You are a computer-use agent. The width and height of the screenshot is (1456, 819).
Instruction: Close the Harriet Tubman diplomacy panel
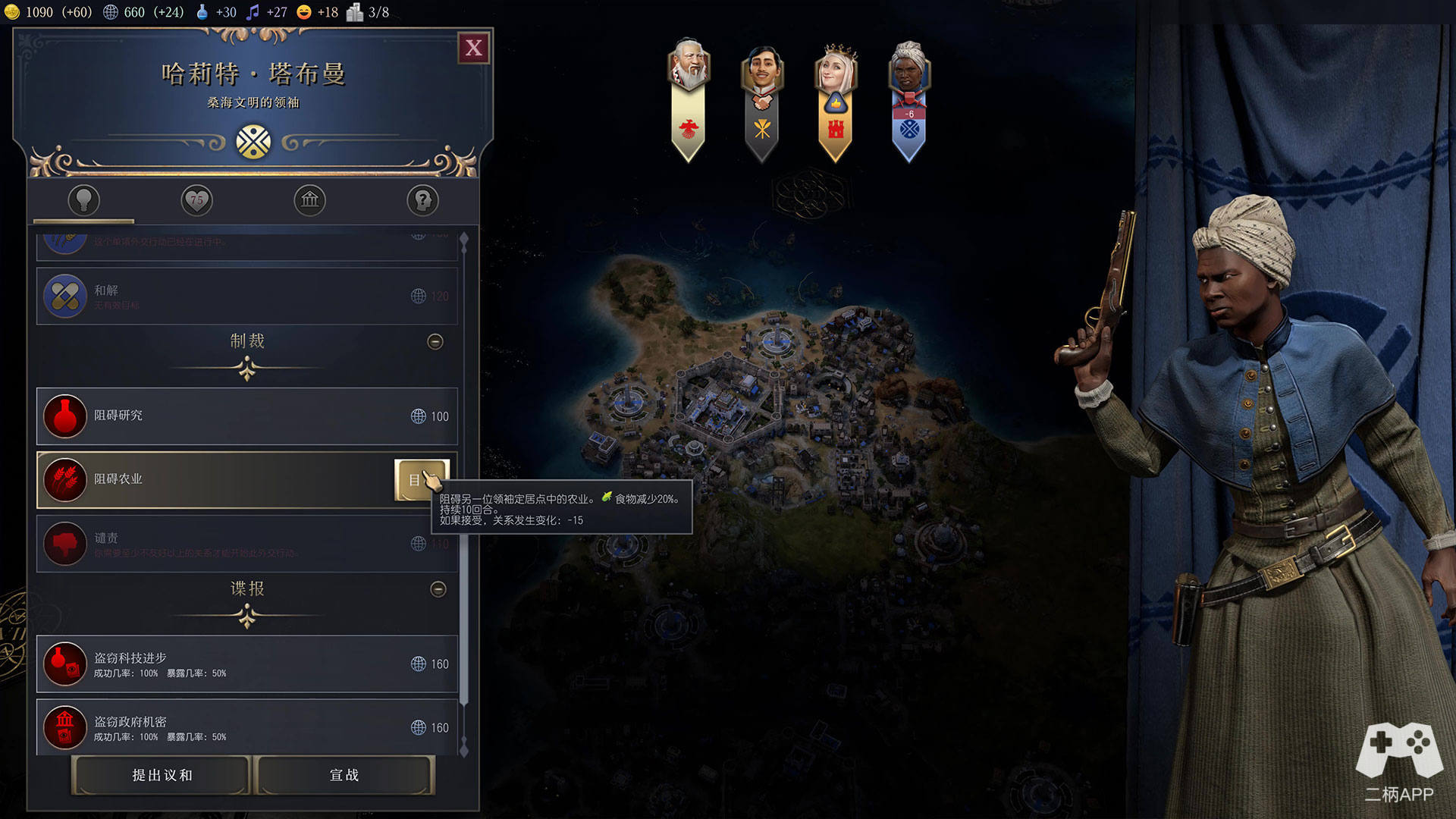pos(474,48)
